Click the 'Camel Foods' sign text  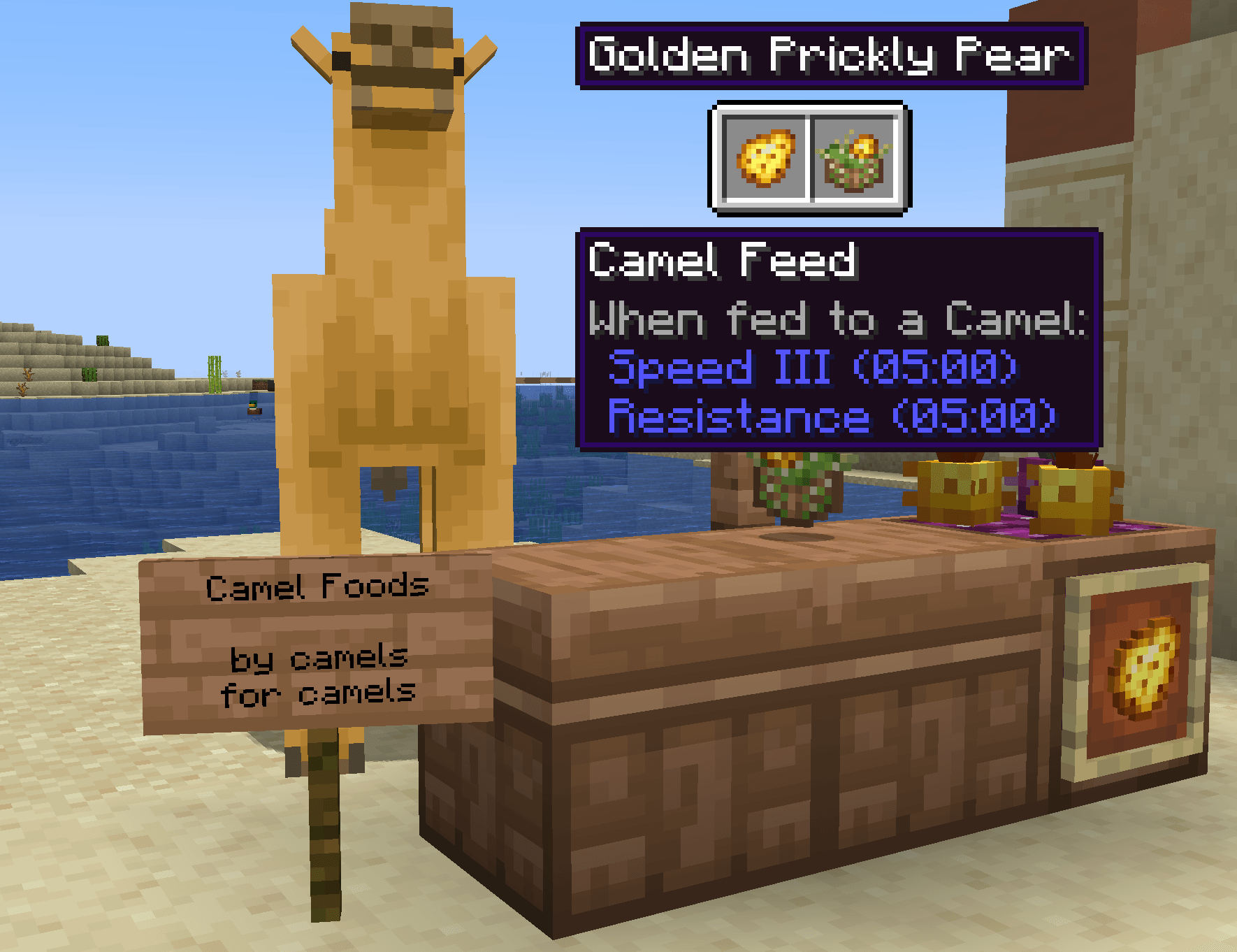click(x=318, y=587)
